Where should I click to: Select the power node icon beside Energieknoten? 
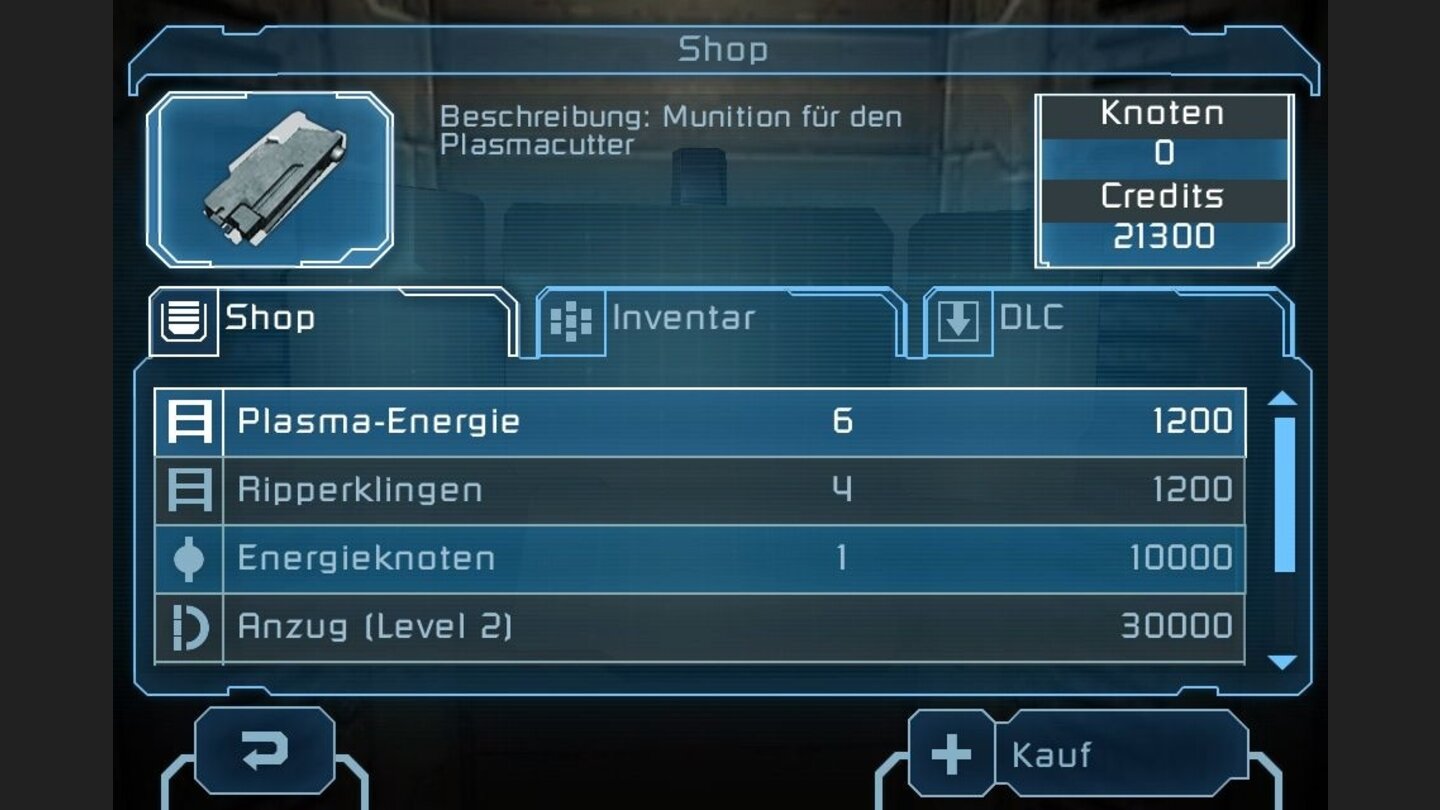(x=190, y=557)
